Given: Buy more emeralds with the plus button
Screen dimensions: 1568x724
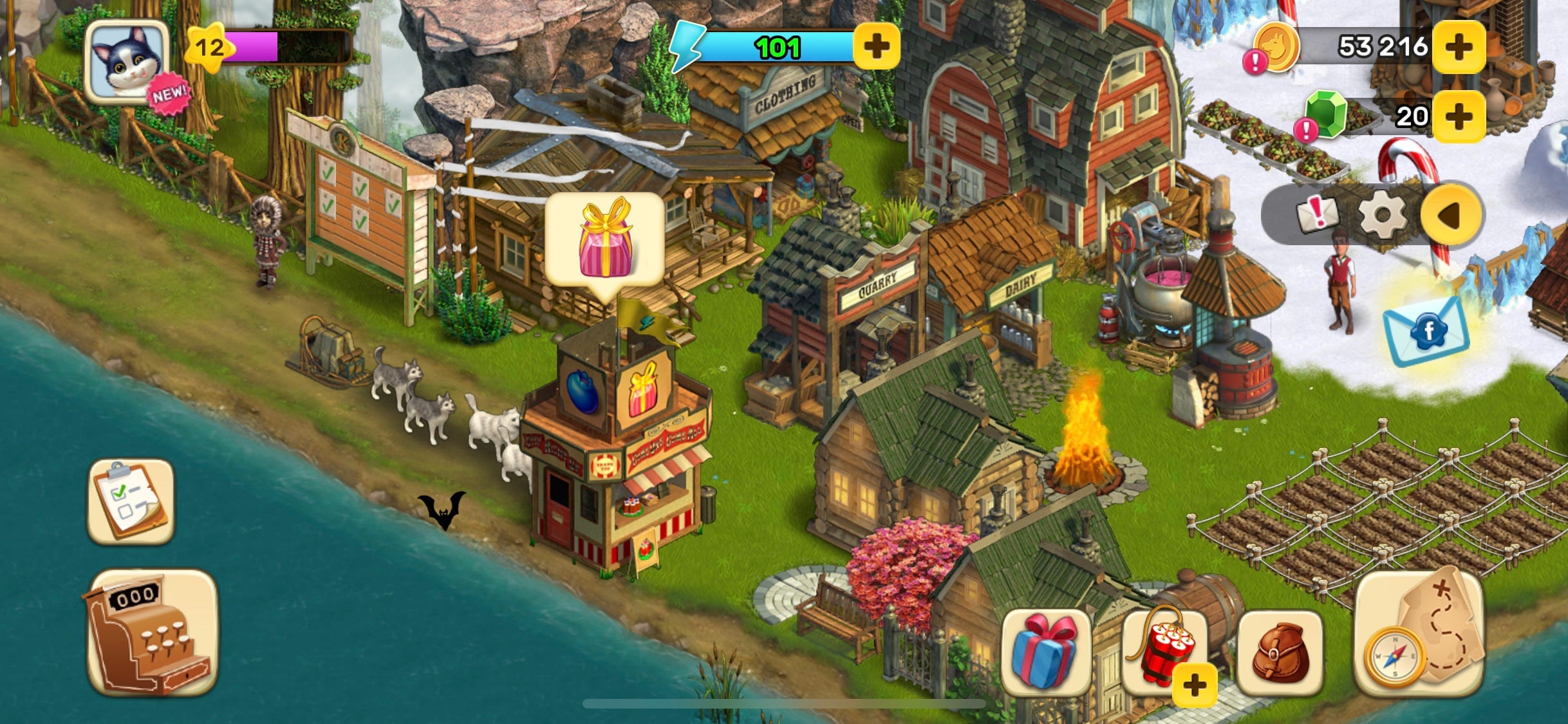Looking at the screenshot, I should [1459, 116].
